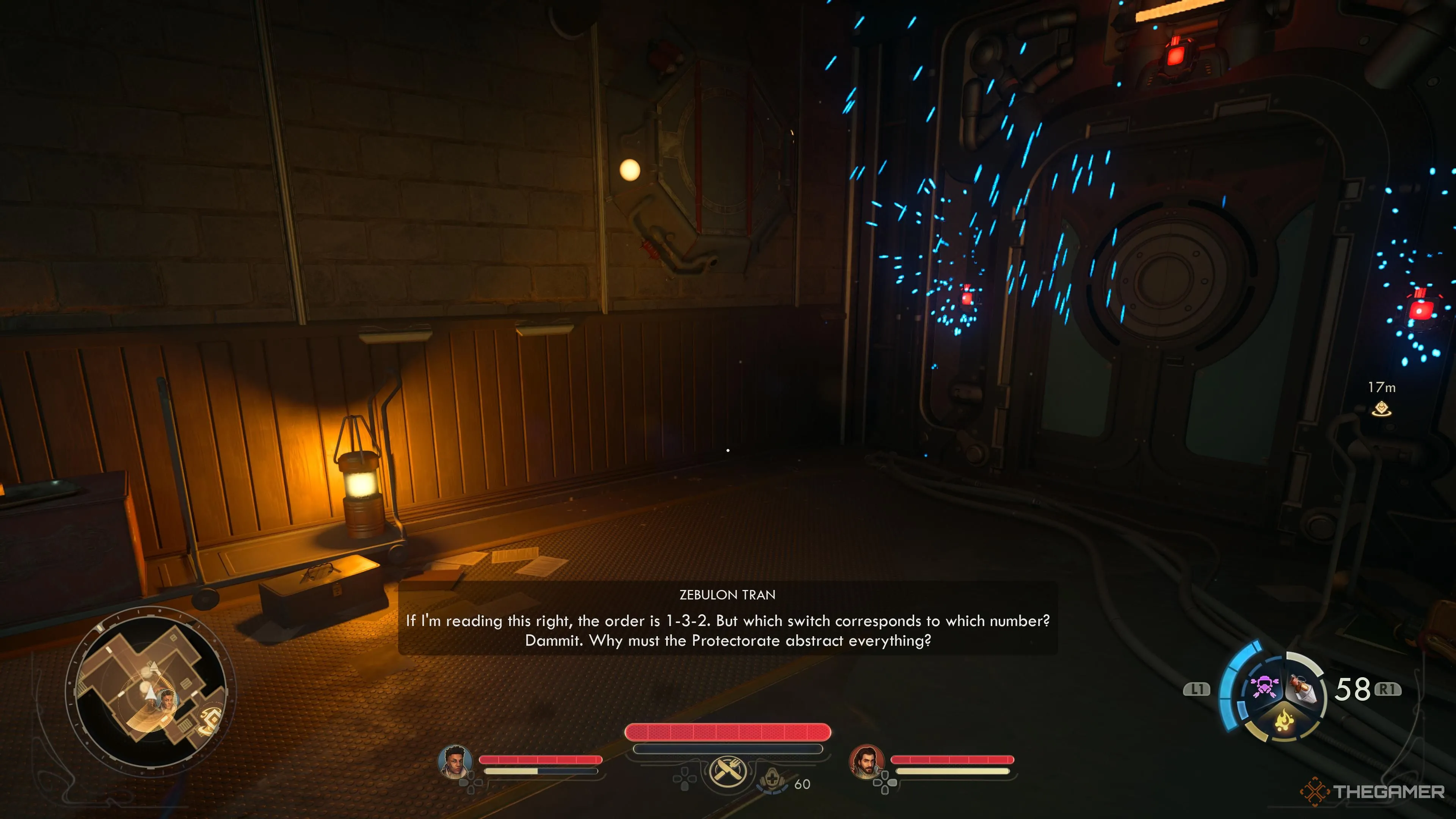This screenshot has height=819, width=1456.
Task: Click the crossed-utensils food consumable icon
Action: (x=728, y=773)
